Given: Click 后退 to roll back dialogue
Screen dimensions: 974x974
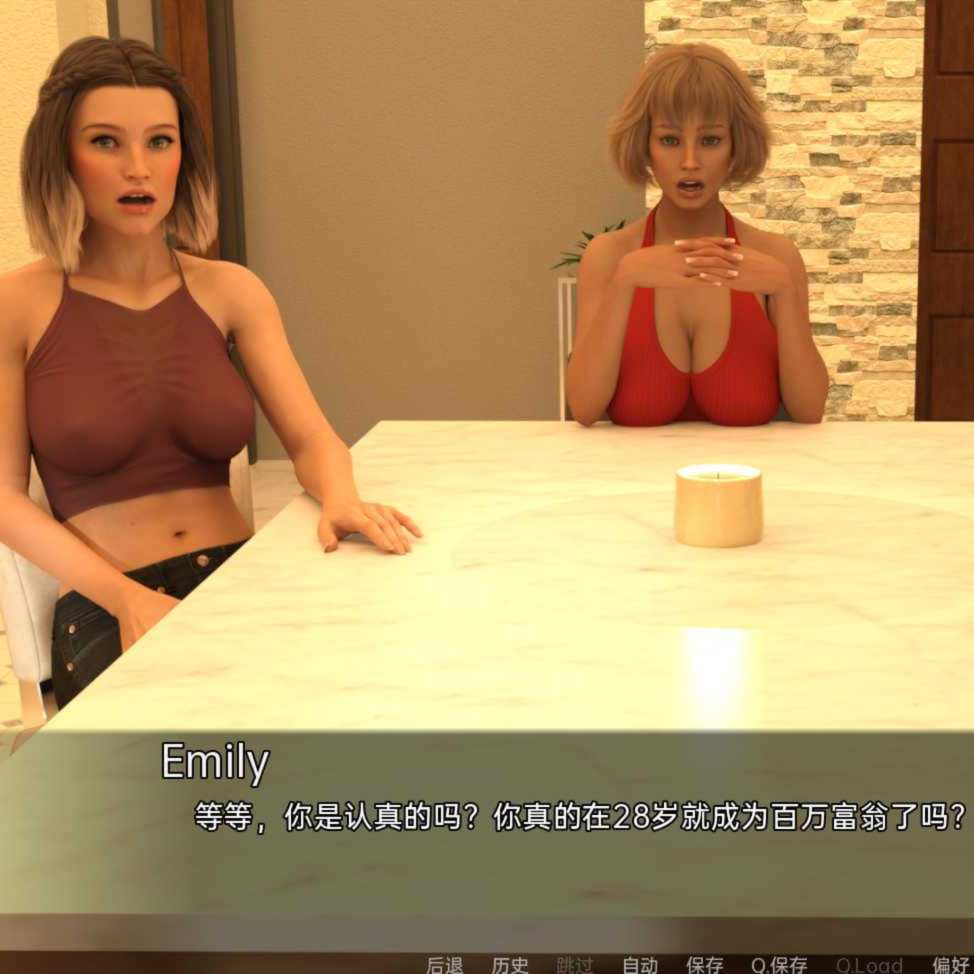Looking at the screenshot, I should coord(444,964).
